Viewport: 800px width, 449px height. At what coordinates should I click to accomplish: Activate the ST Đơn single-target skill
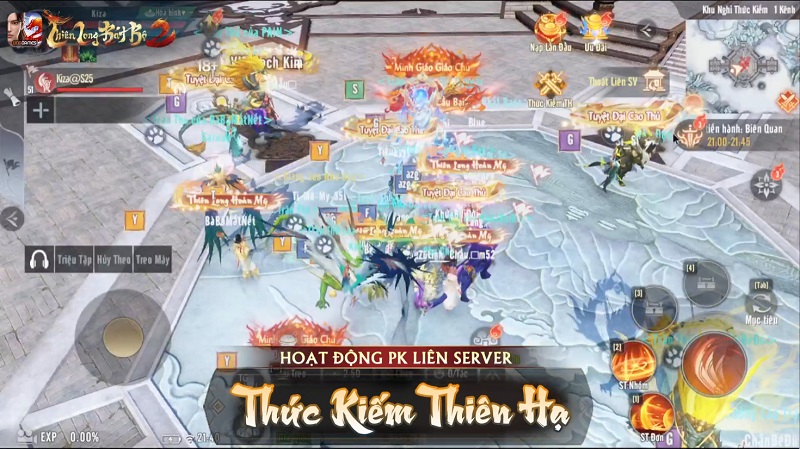click(x=652, y=414)
